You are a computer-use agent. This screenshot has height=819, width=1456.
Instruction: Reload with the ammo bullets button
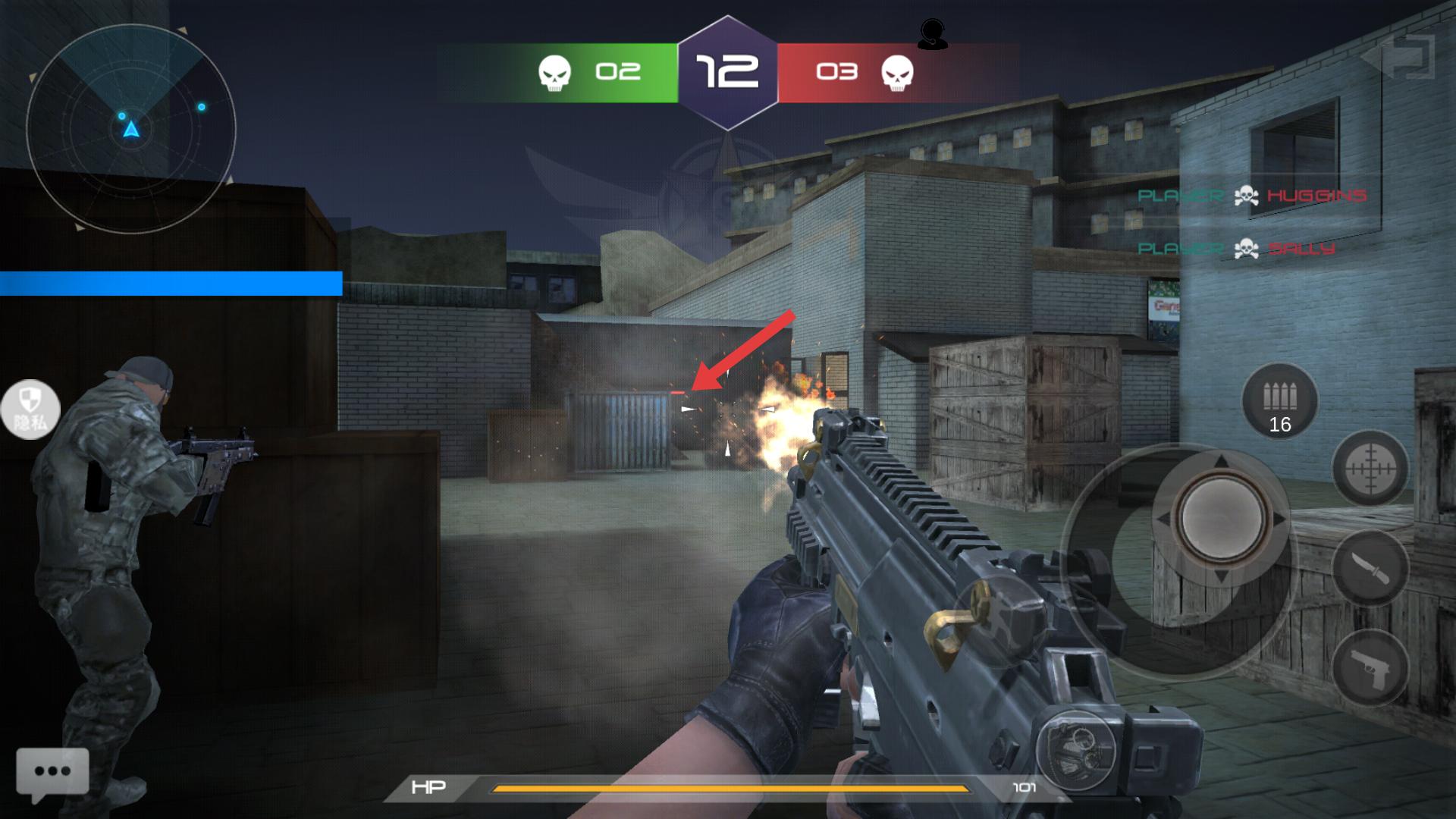pyautogui.click(x=1280, y=401)
